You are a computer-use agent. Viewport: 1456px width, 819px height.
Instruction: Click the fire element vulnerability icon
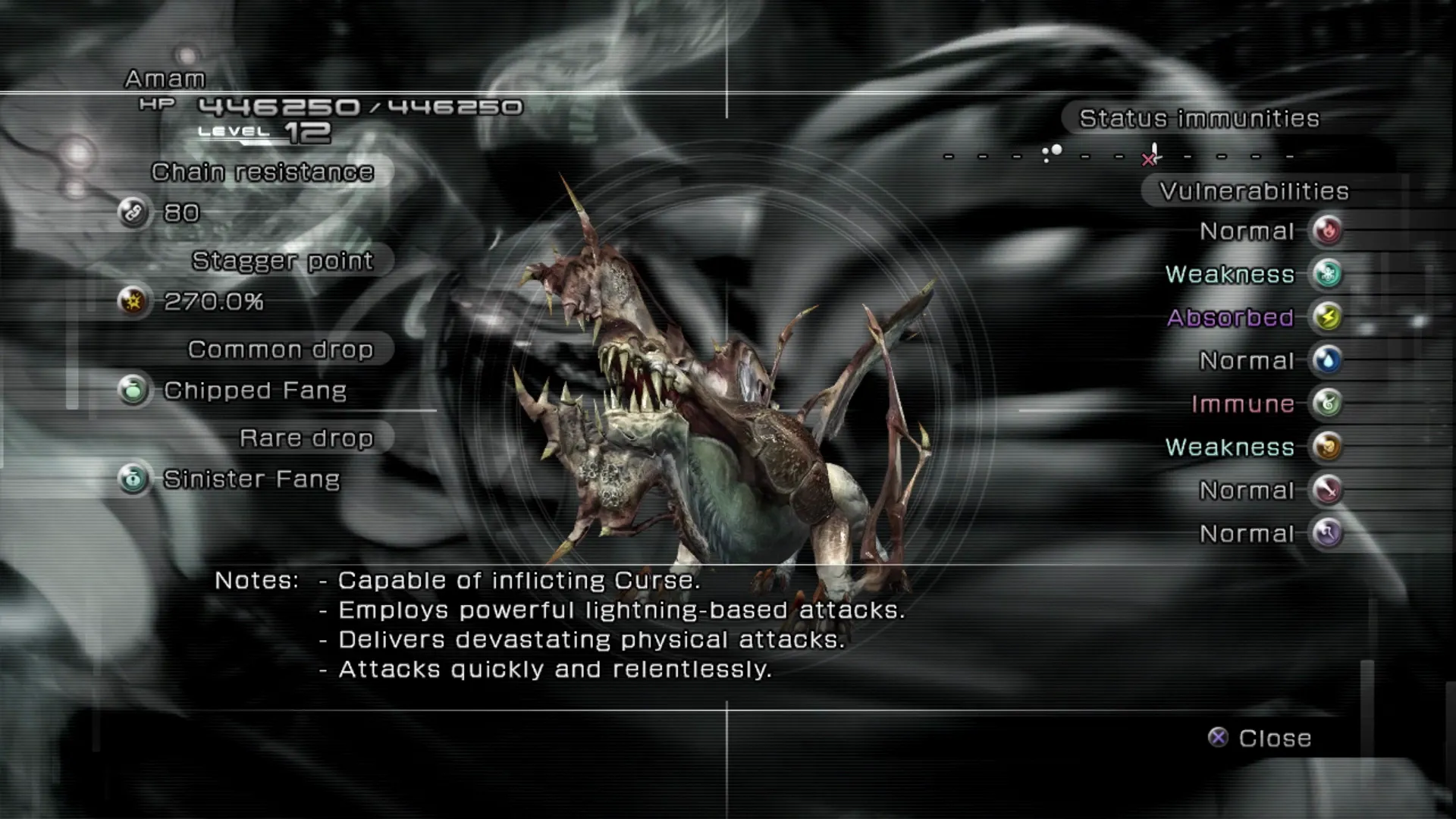[1327, 231]
